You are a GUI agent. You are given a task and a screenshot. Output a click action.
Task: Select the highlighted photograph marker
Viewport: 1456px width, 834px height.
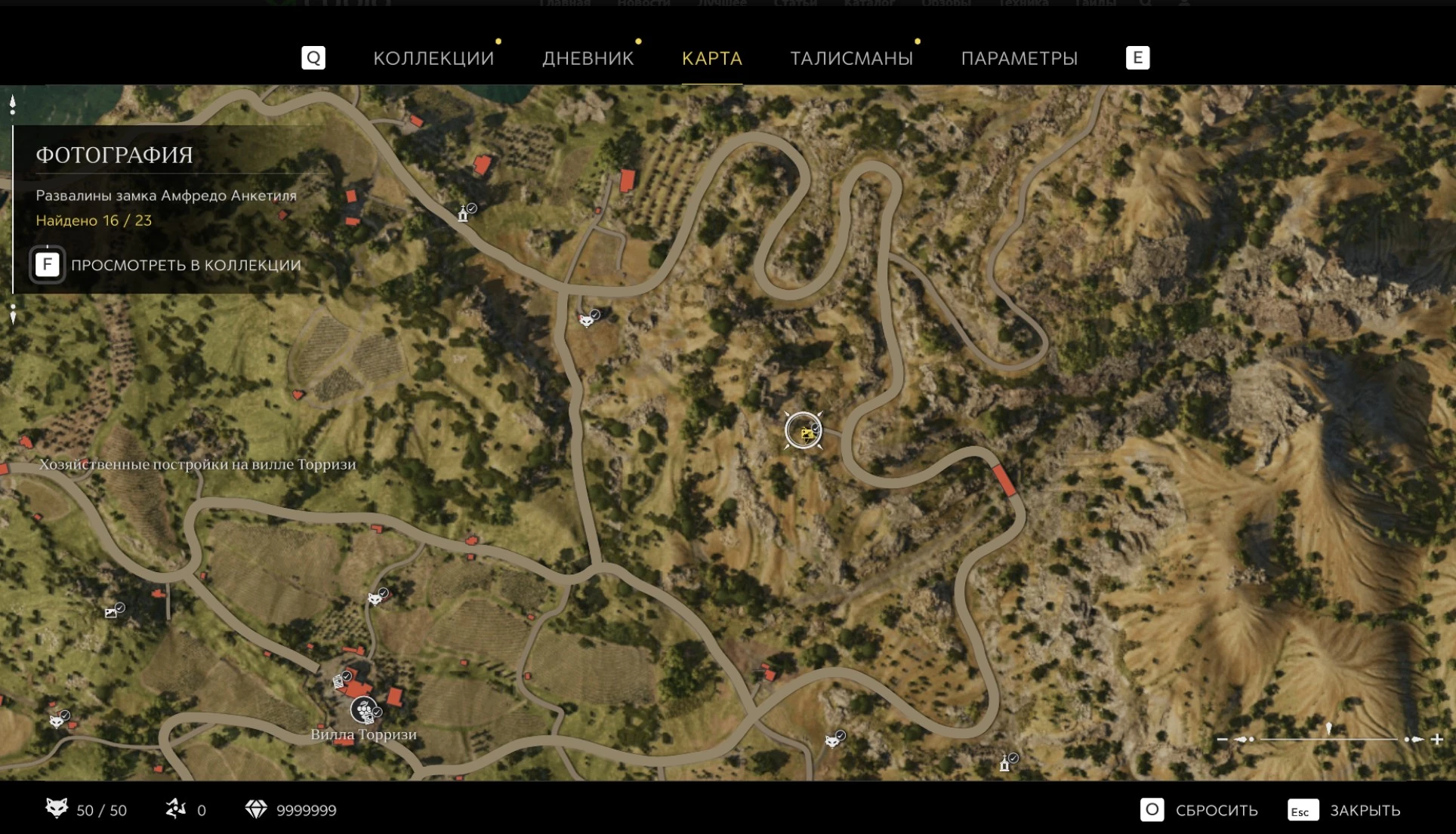click(804, 431)
